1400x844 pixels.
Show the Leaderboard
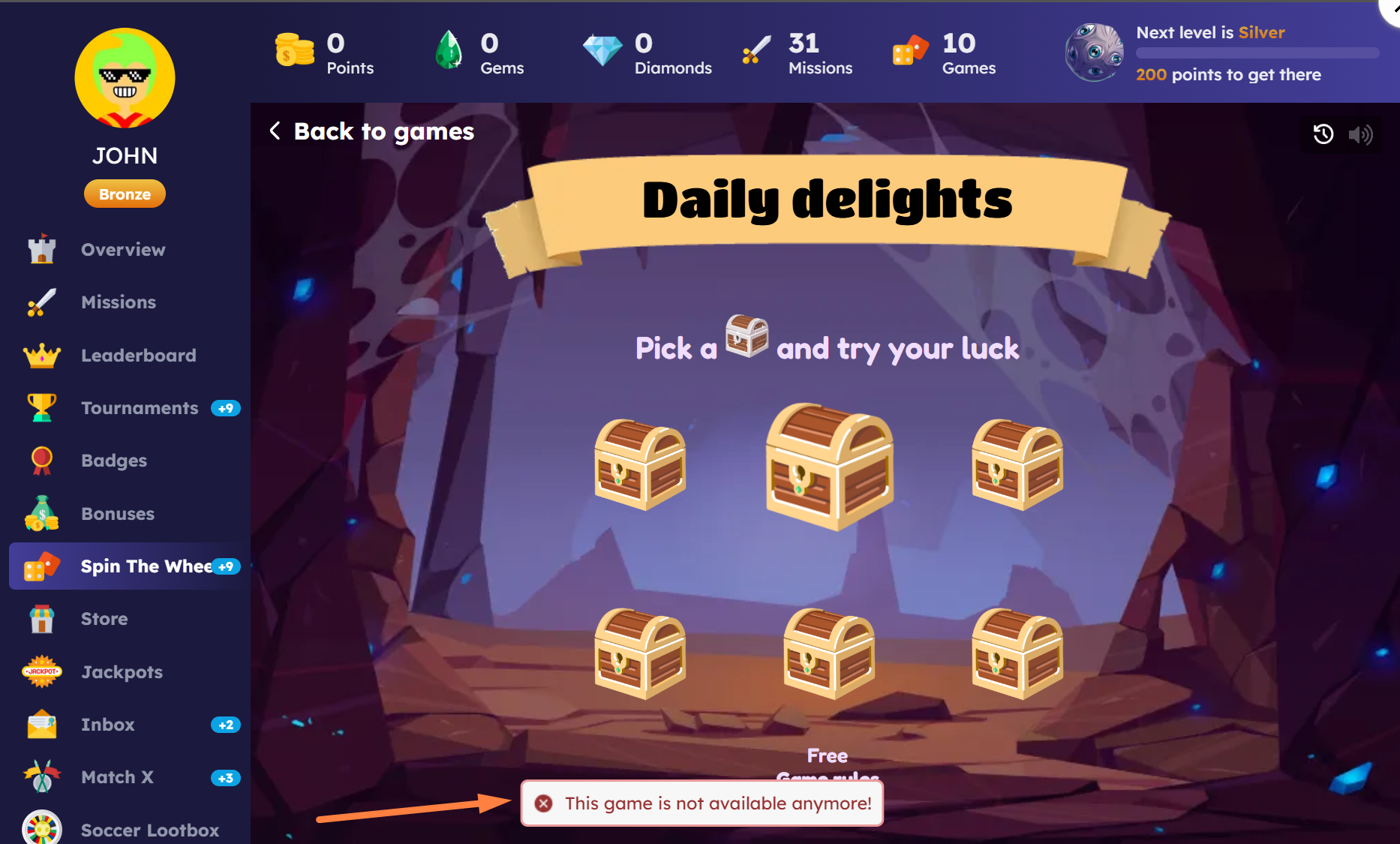(138, 356)
